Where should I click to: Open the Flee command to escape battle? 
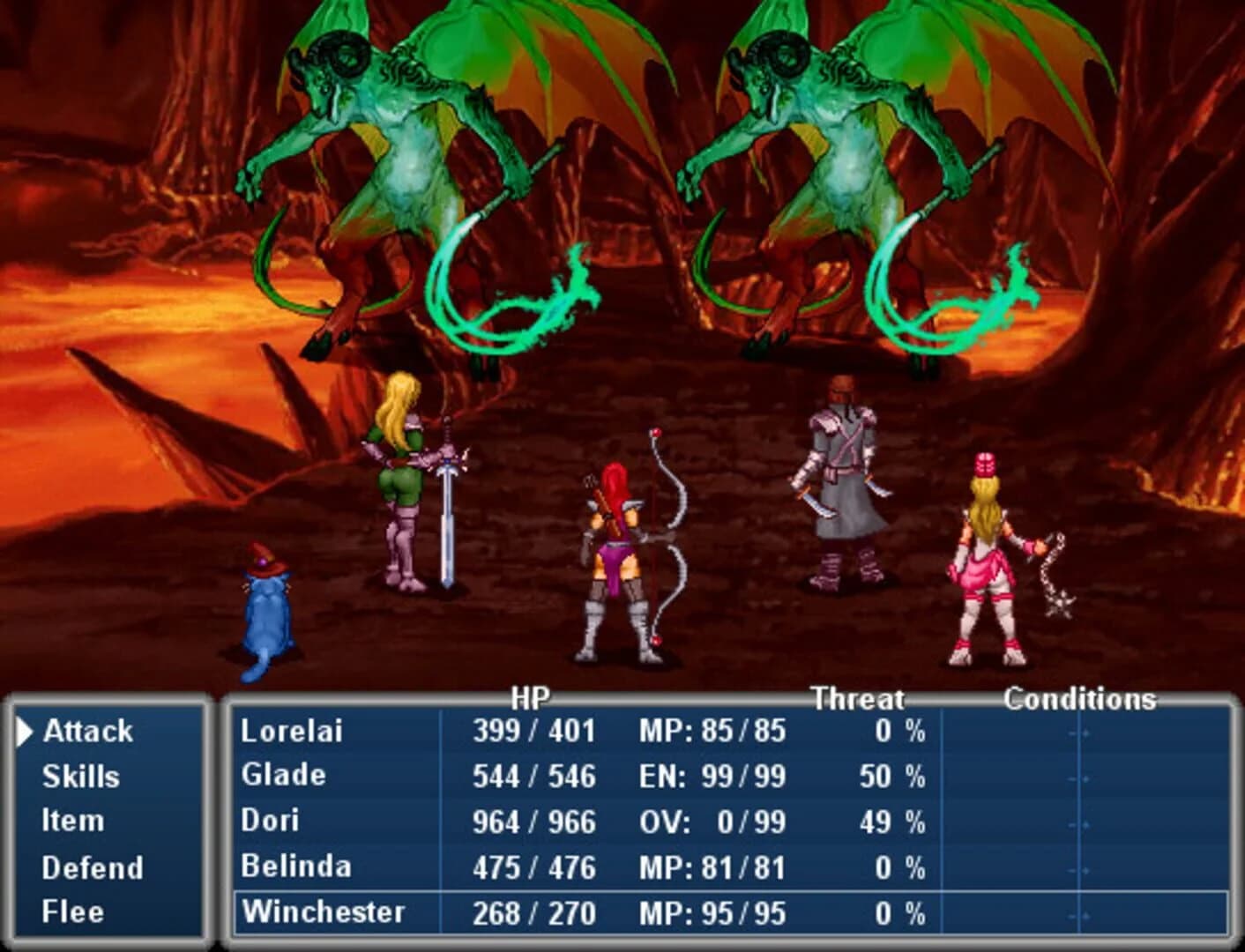pos(72,911)
